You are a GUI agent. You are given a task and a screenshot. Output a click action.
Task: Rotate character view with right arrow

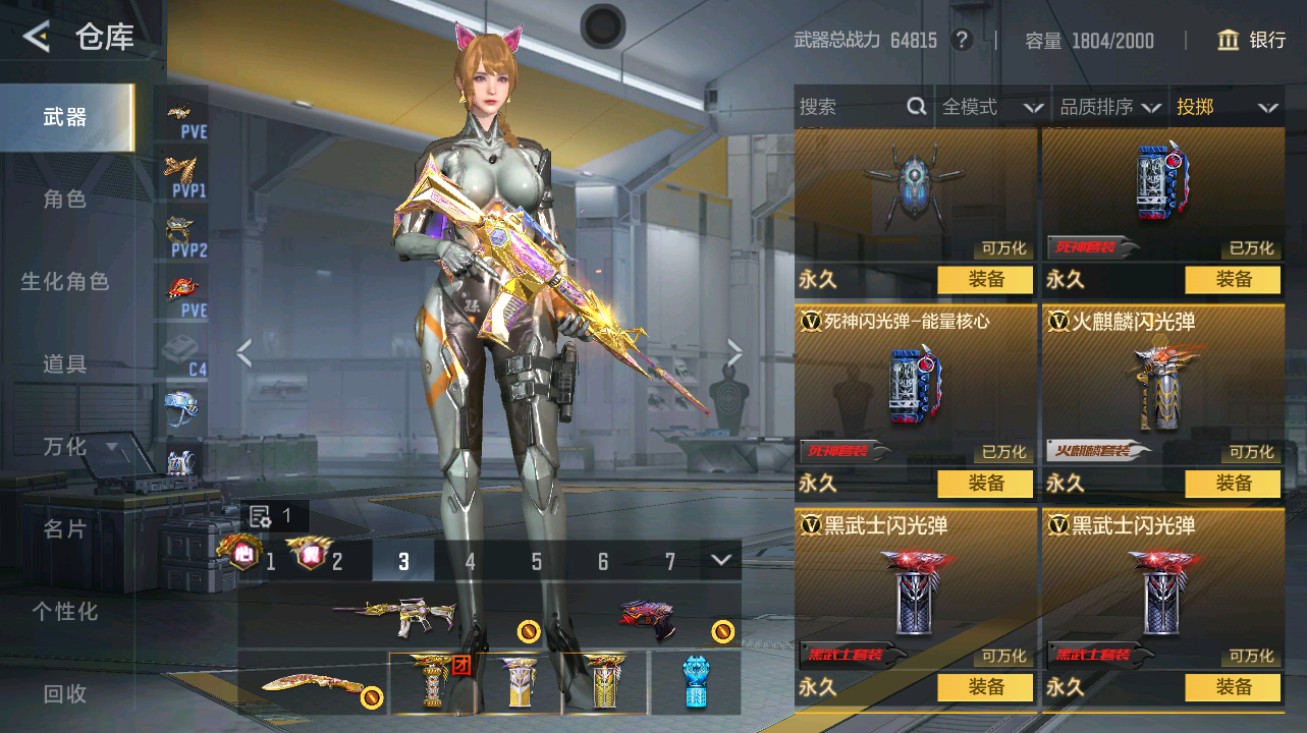[x=735, y=352]
